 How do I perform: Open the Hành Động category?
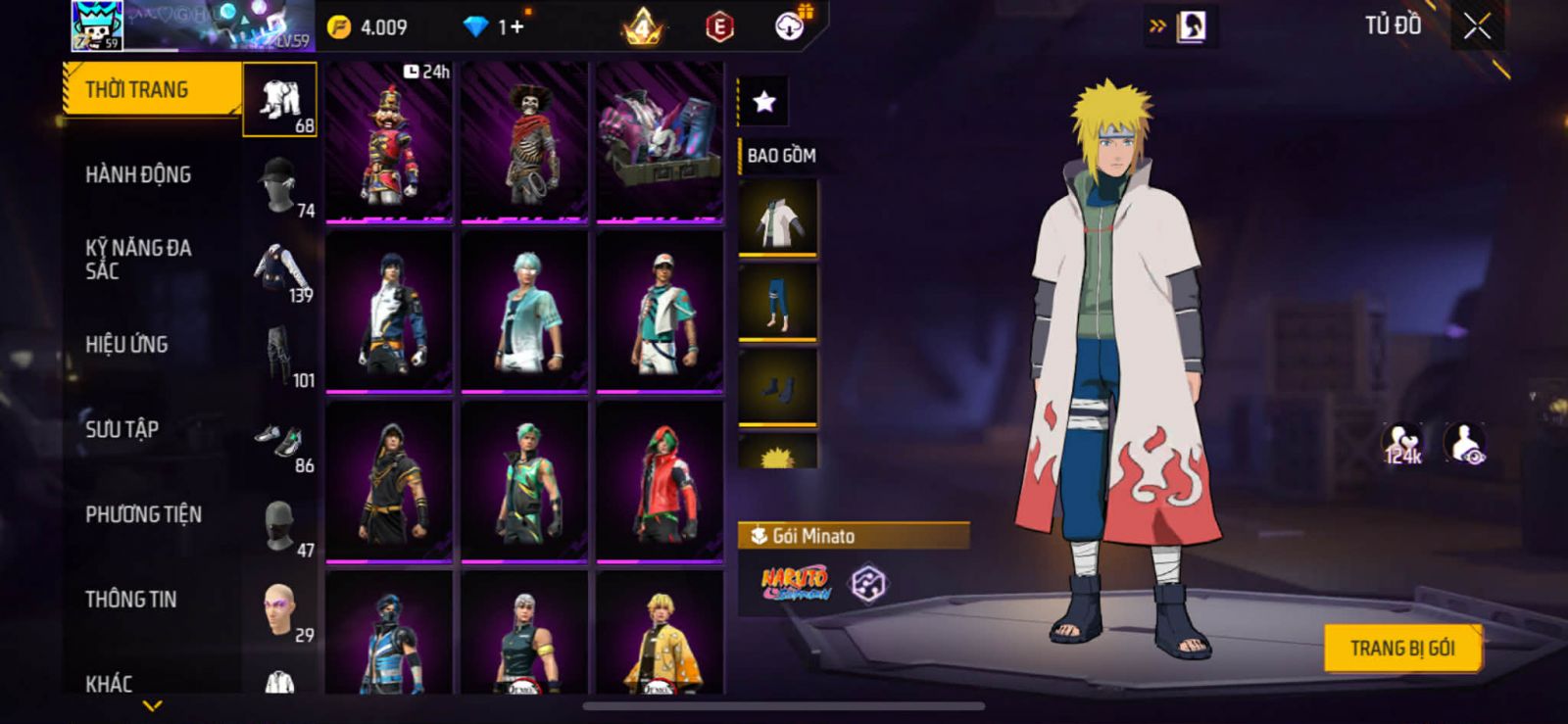point(138,174)
